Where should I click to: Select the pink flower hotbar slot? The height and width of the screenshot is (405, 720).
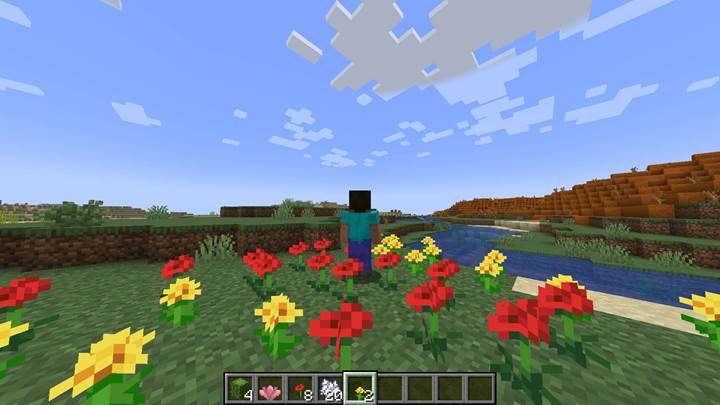click(x=270, y=389)
